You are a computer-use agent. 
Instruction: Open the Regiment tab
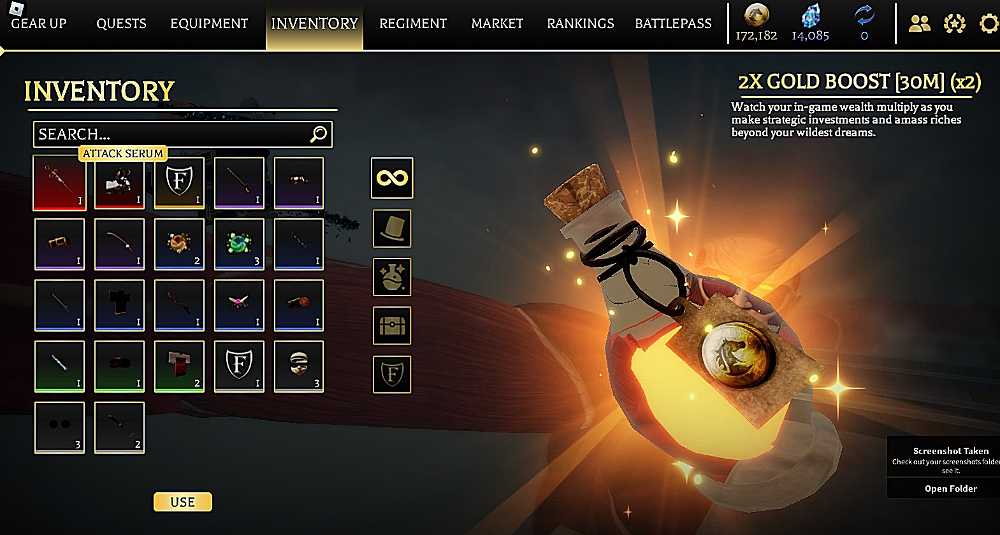pyautogui.click(x=413, y=23)
